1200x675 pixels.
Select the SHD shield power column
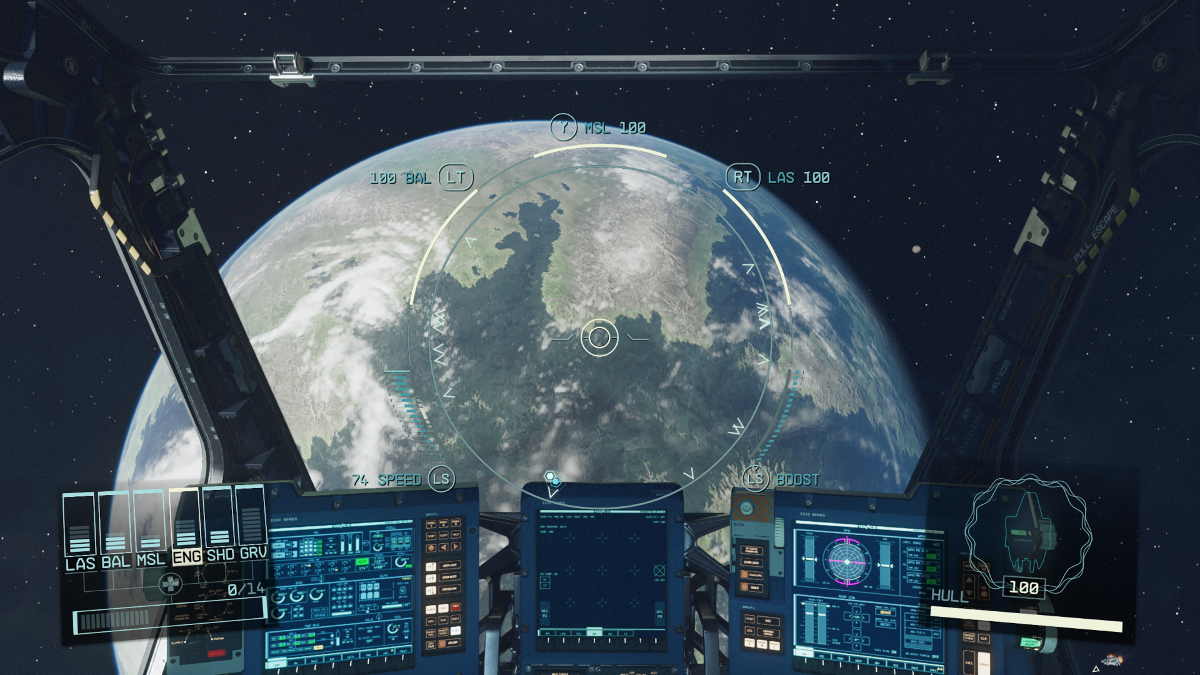coord(220,525)
